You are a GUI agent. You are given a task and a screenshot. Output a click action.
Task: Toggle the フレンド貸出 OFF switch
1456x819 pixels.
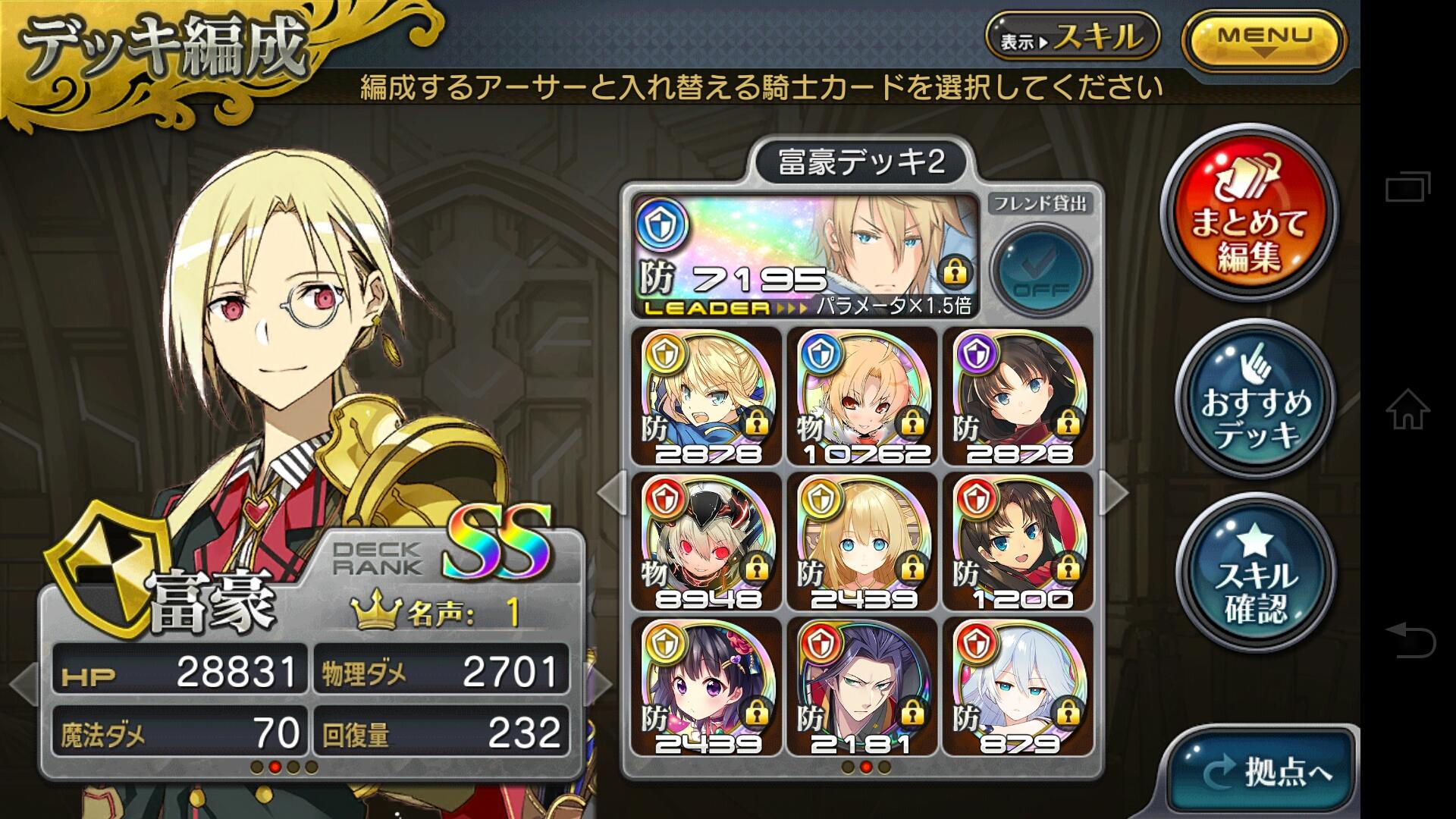click(x=1040, y=269)
